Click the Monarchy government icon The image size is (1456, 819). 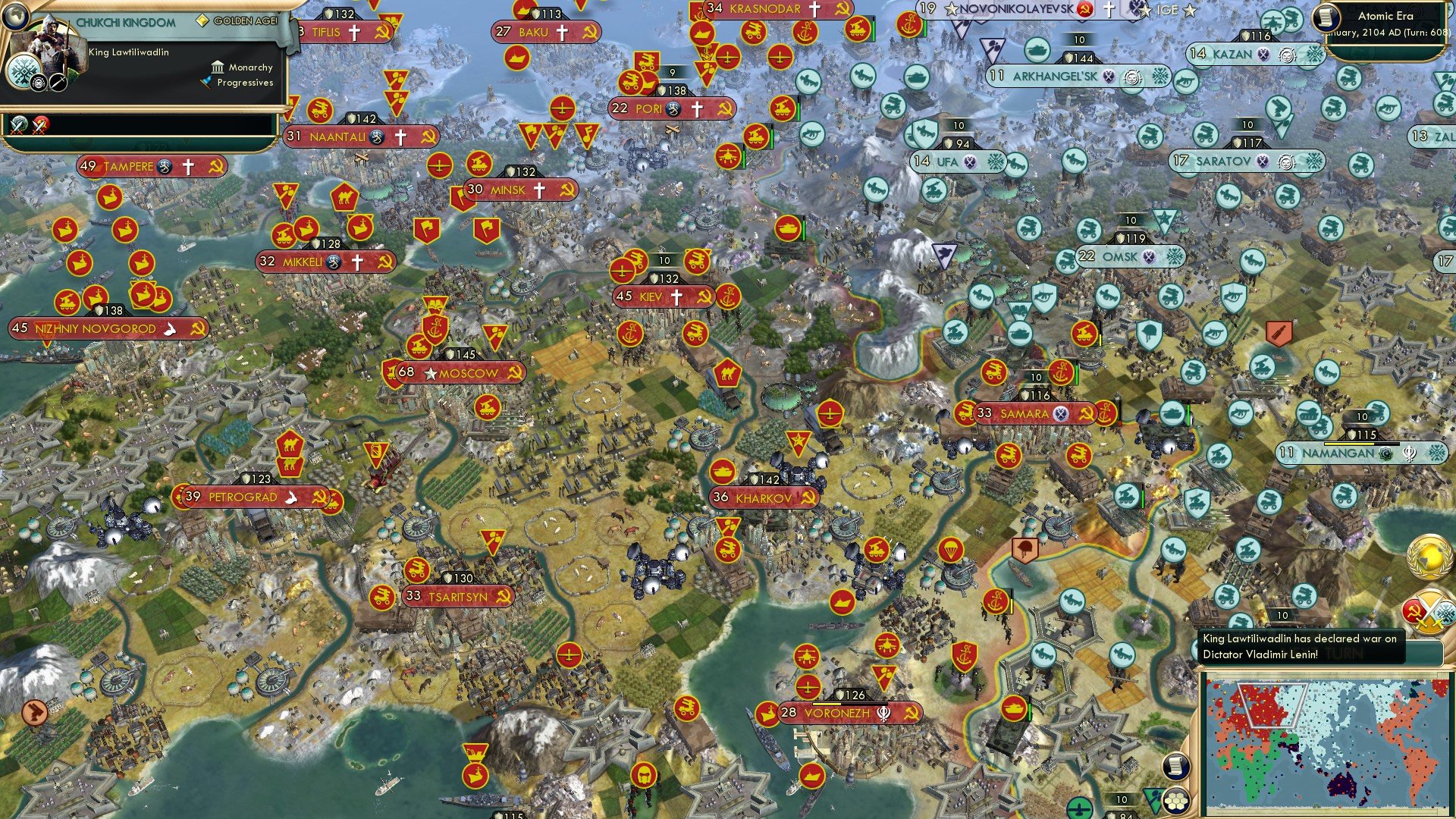pos(218,67)
